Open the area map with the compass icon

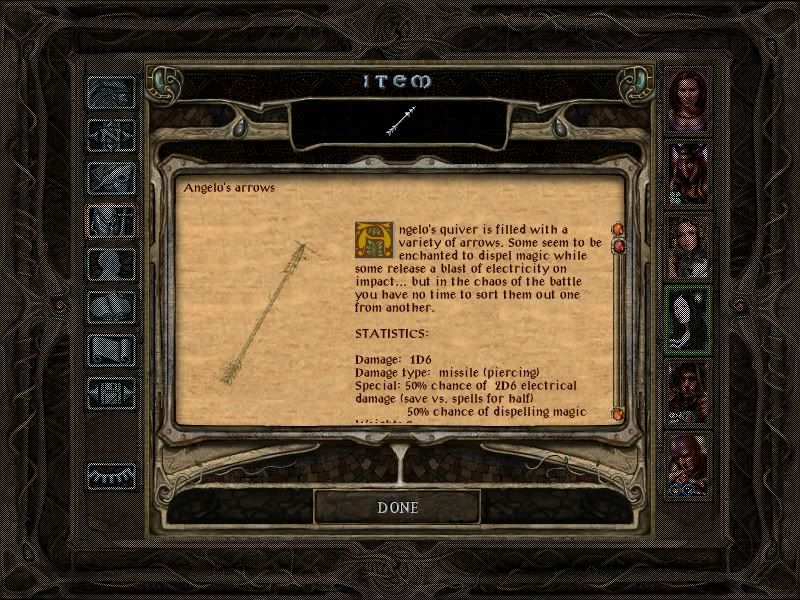click(111, 134)
